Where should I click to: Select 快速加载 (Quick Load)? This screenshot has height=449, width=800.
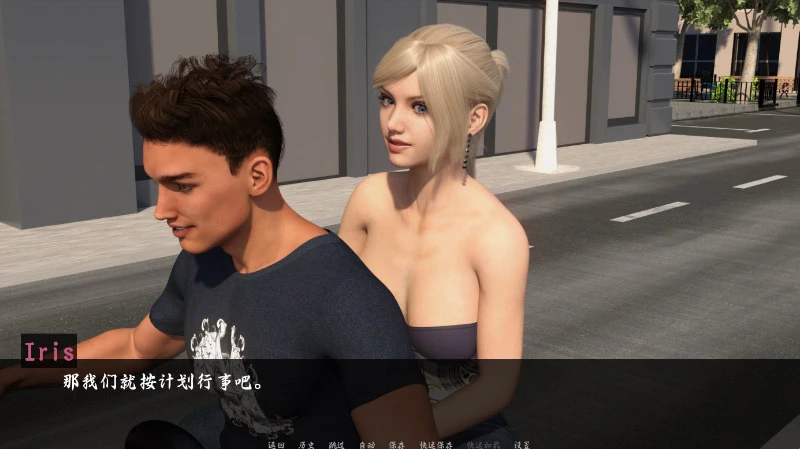pos(482,443)
